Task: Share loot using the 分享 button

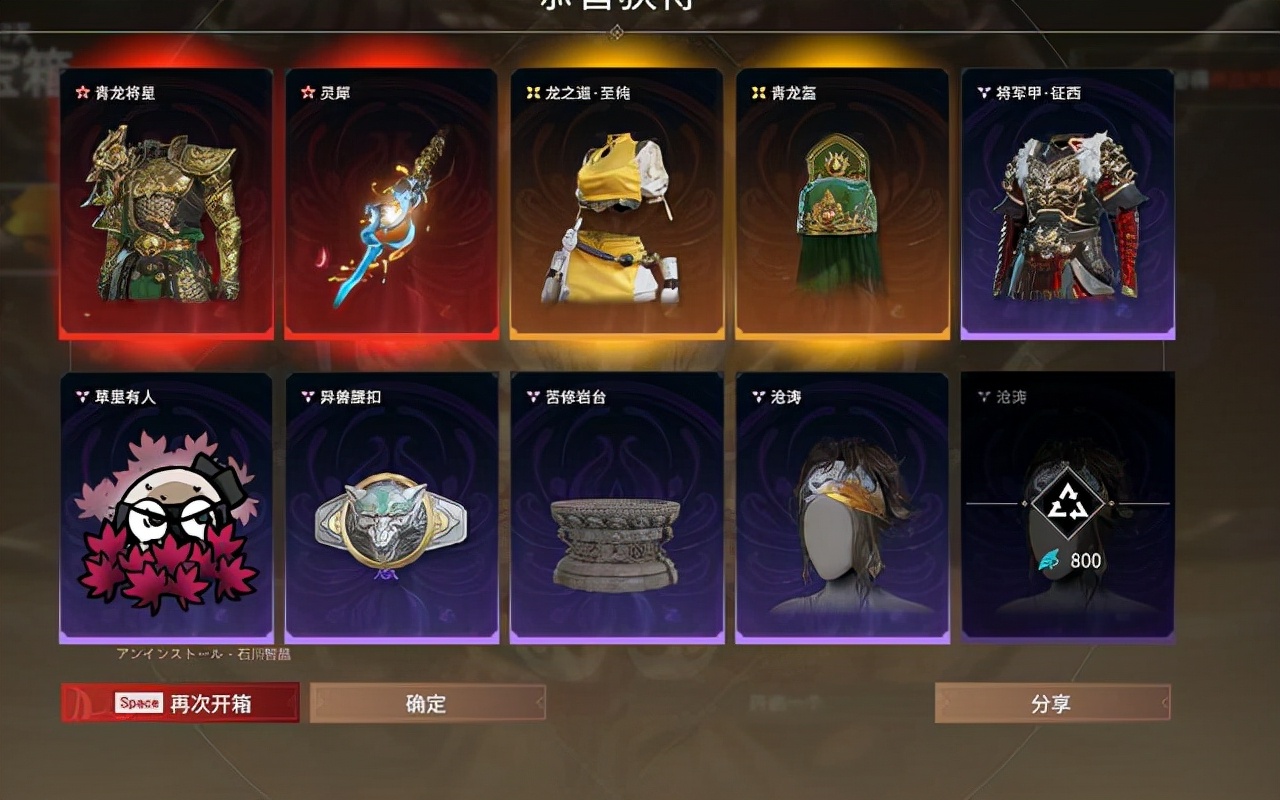Action: click(1053, 703)
